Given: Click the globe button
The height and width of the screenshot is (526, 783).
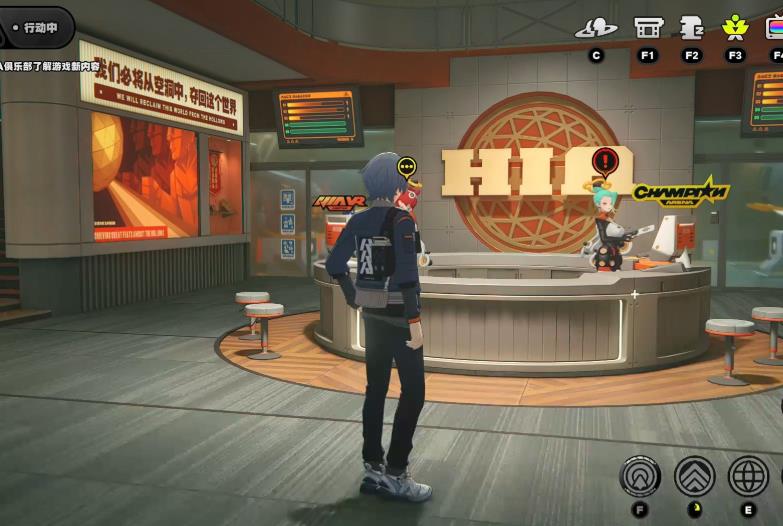Looking at the screenshot, I should click(x=748, y=476).
